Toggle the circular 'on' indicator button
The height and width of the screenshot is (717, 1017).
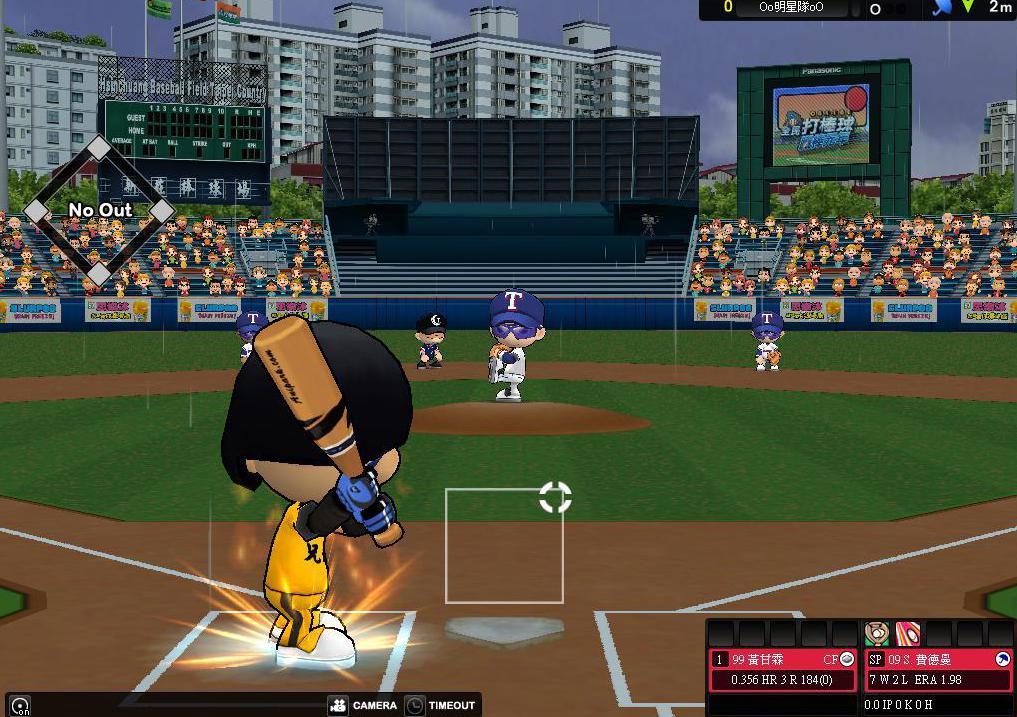click(x=19, y=706)
